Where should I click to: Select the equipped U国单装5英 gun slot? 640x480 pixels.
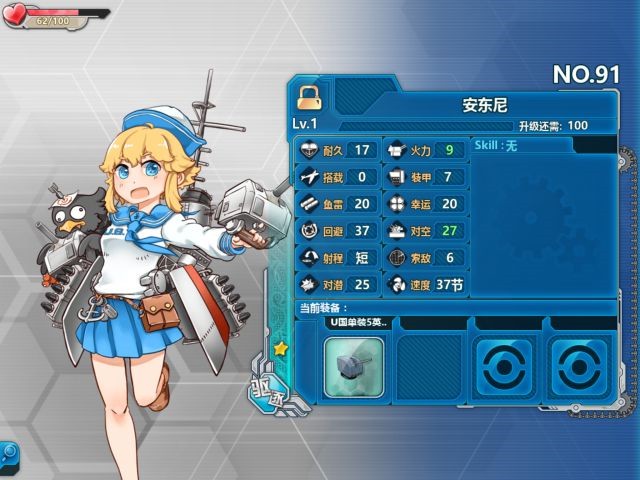point(353,365)
